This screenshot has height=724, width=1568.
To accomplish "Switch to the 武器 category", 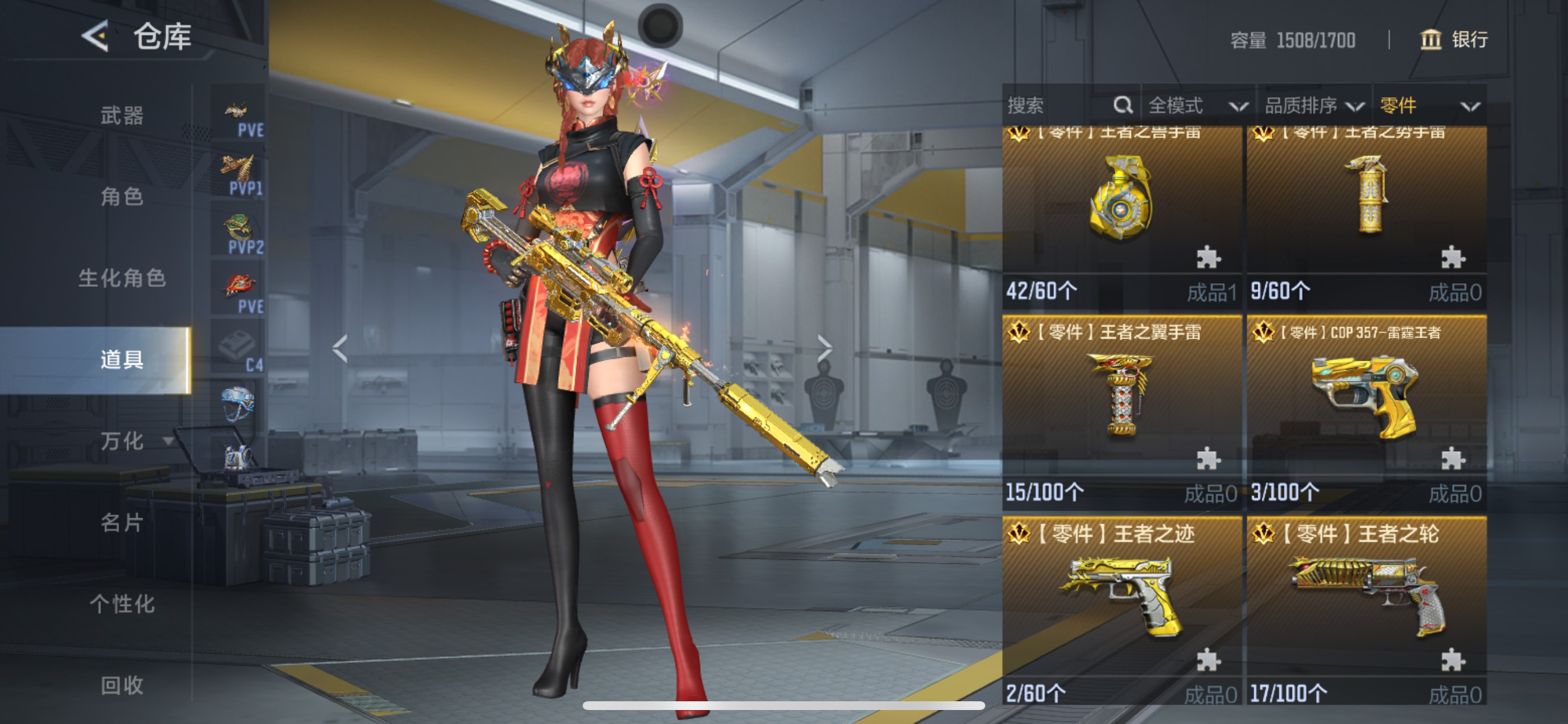I will point(122,115).
